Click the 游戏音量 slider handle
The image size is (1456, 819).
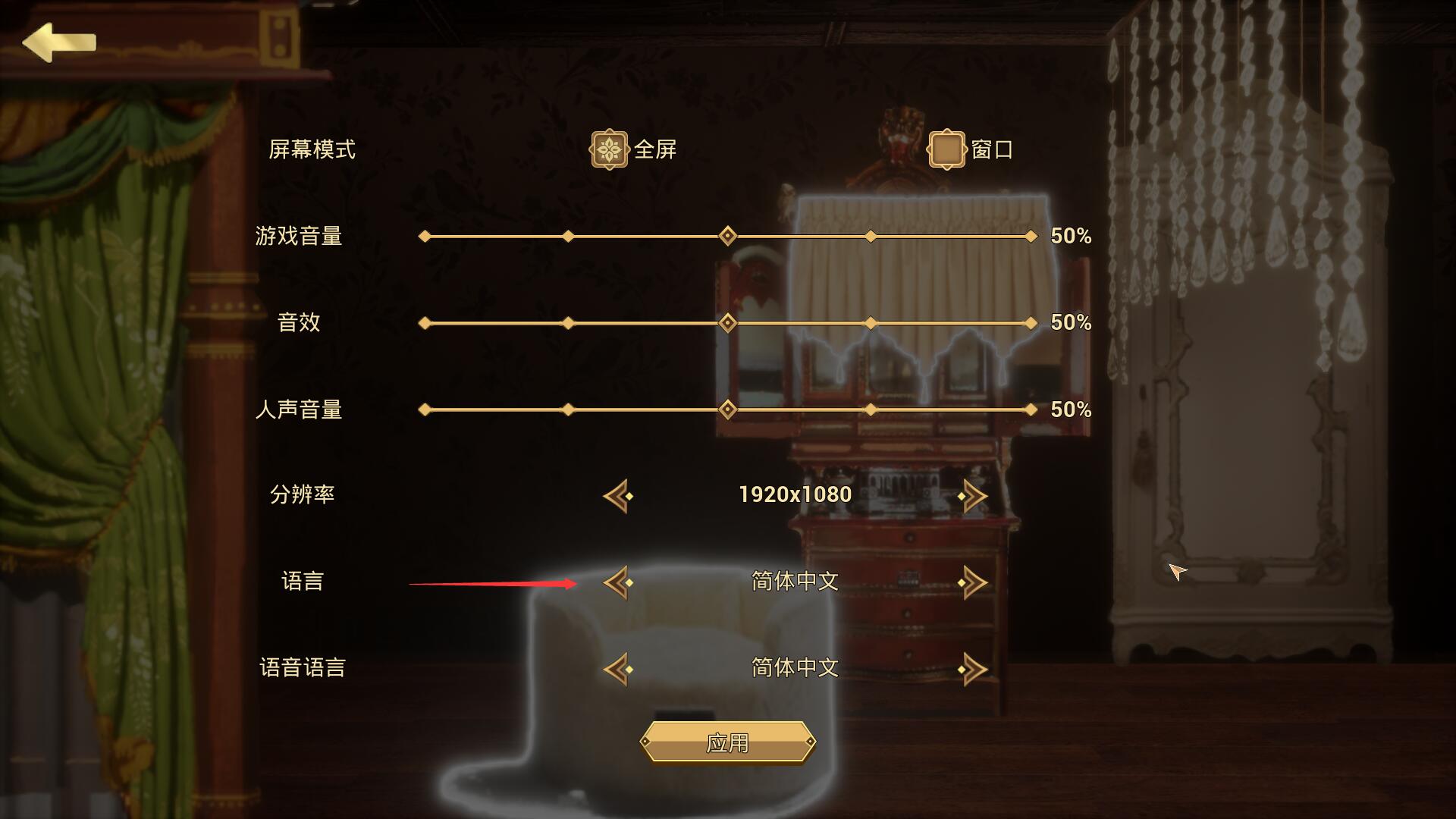click(x=727, y=236)
